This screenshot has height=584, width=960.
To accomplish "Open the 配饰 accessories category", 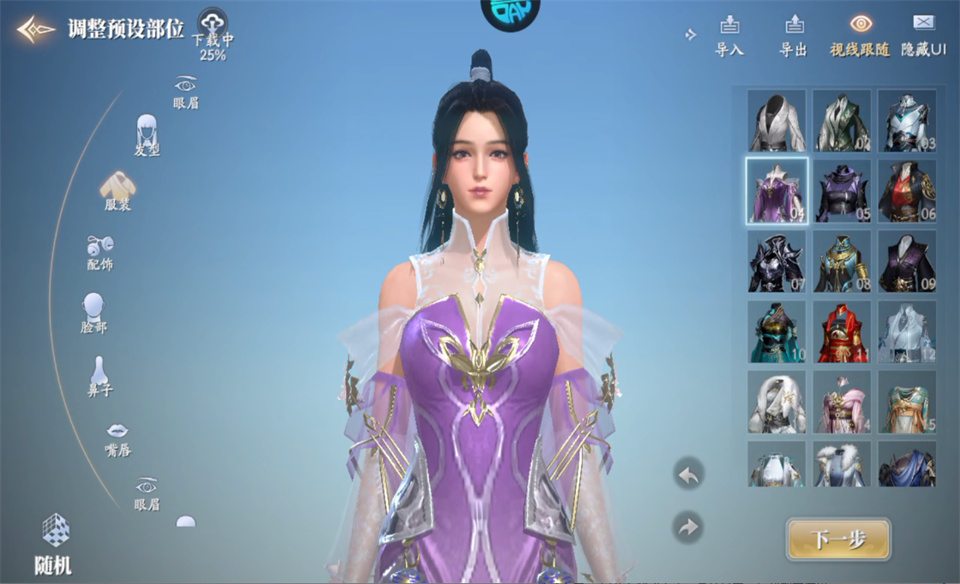I will point(100,252).
